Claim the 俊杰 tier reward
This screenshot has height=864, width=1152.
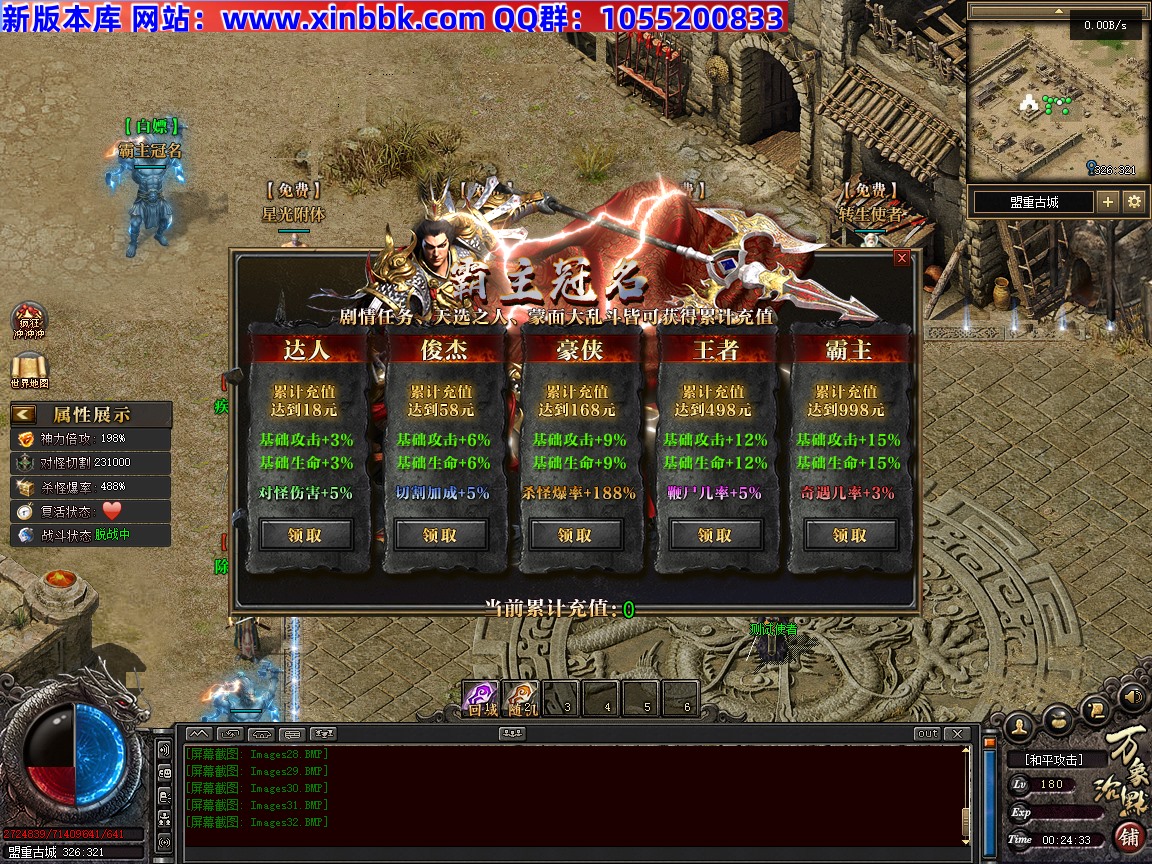tap(440, 535)
